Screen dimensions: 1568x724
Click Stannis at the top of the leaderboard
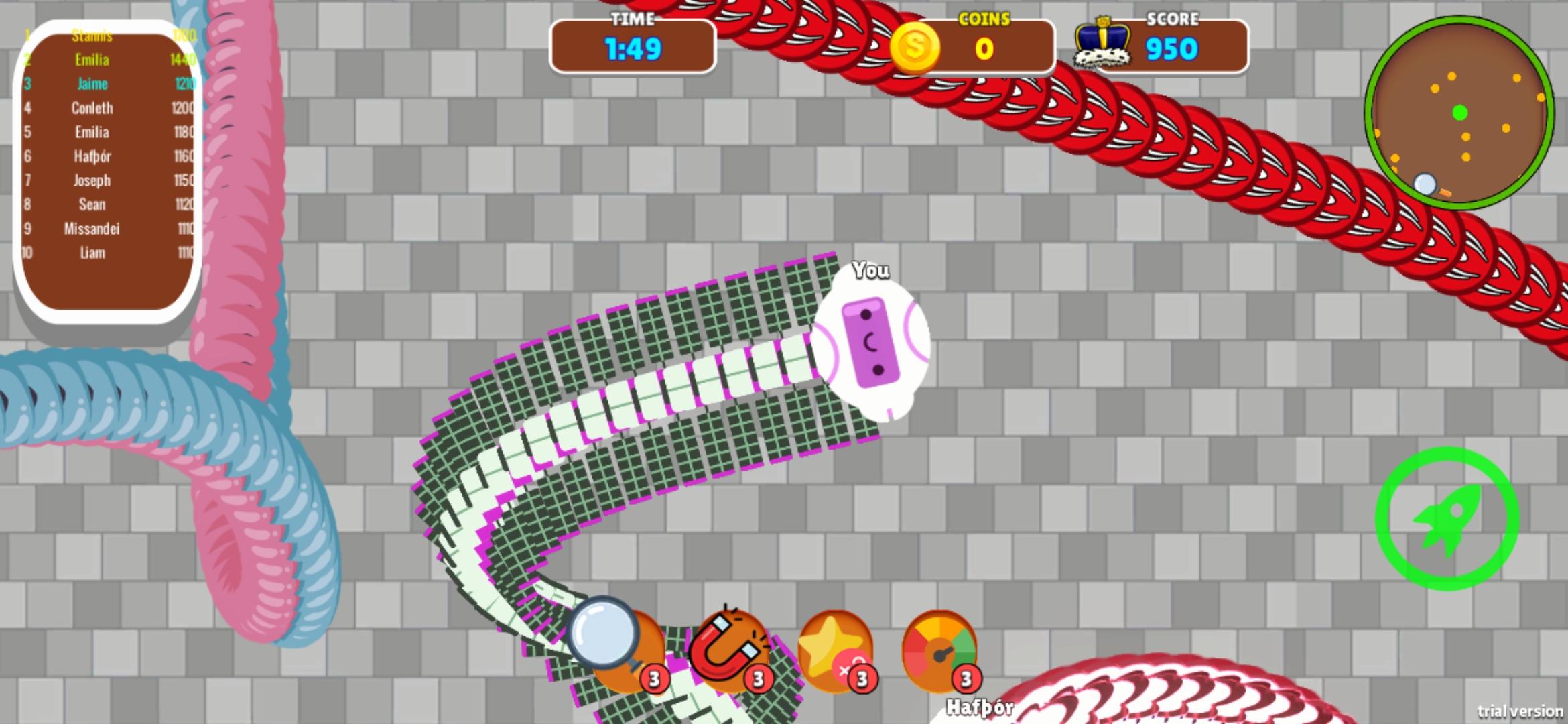(x=92, y=36)
